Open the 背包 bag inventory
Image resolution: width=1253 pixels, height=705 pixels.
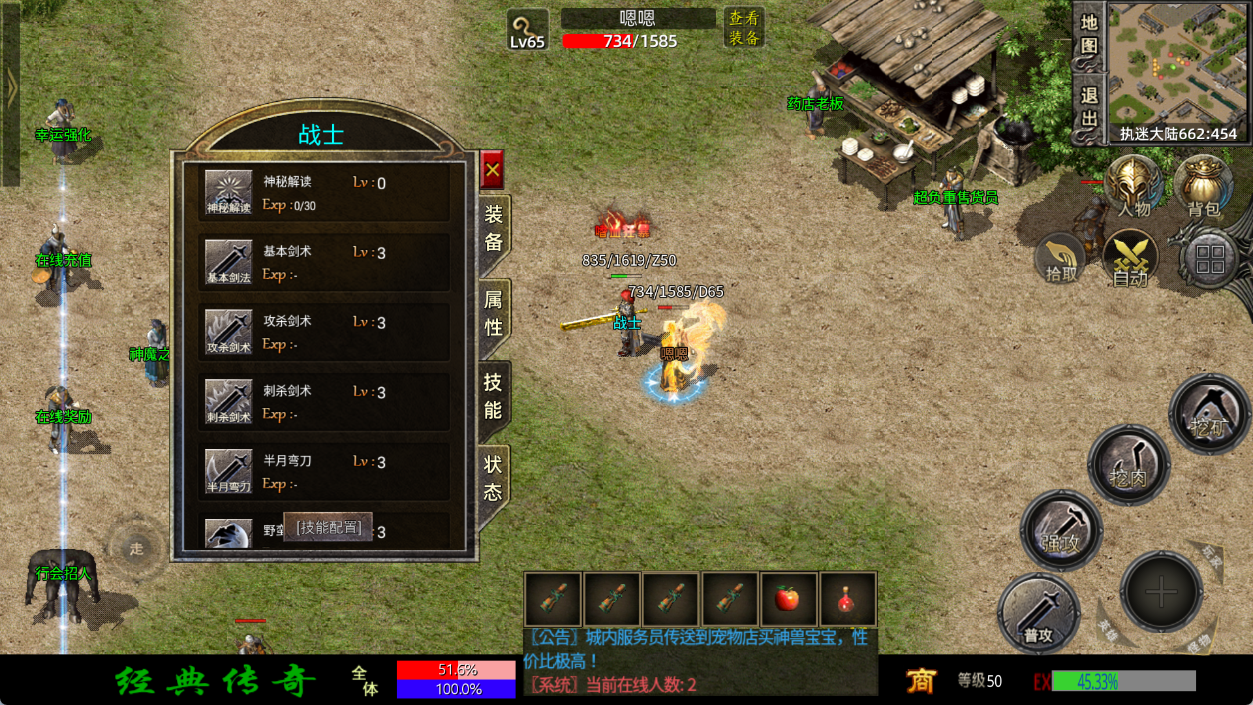[1203, 186]
